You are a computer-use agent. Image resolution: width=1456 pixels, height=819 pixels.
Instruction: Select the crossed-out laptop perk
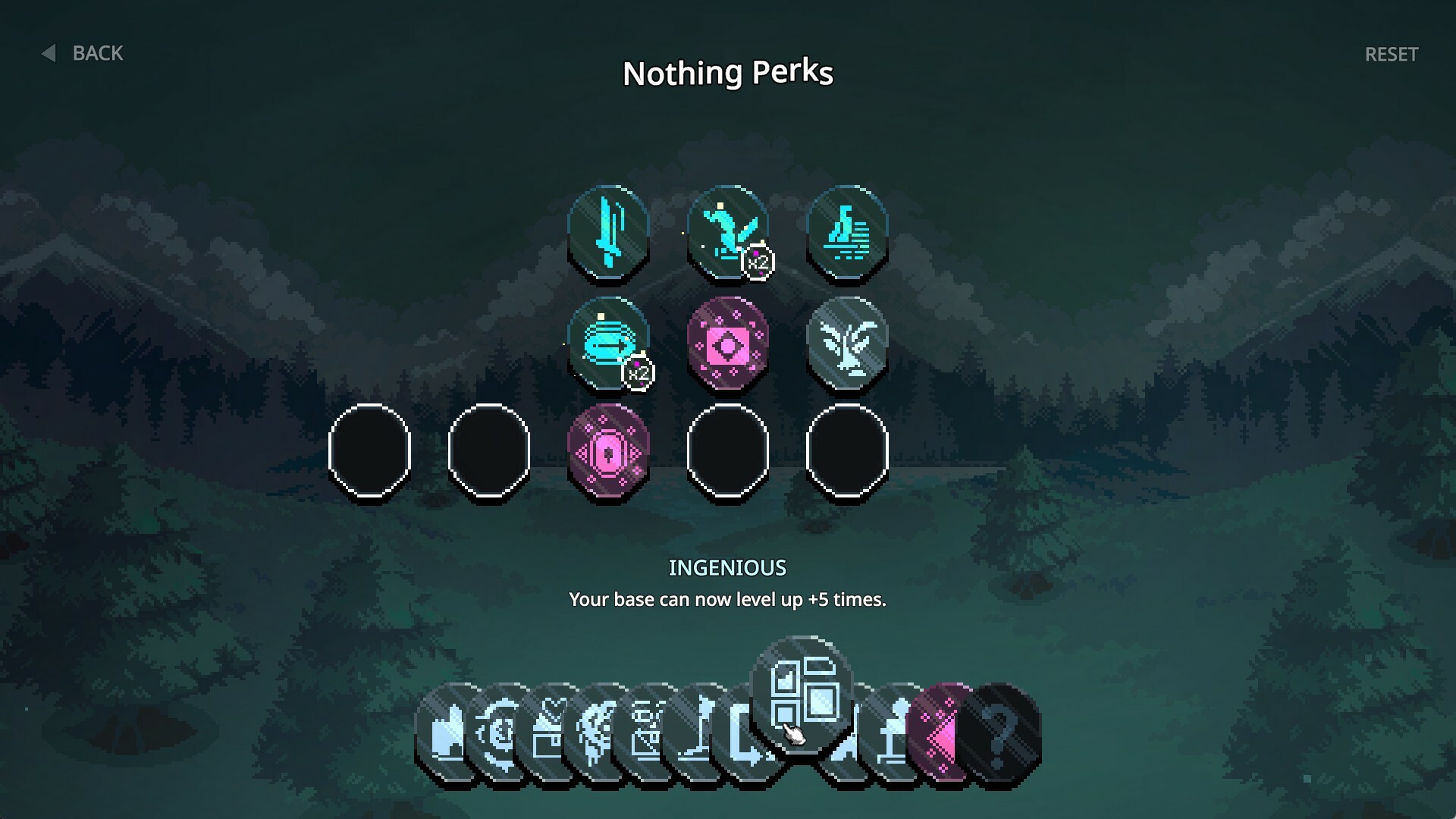(x=648, y=732)
